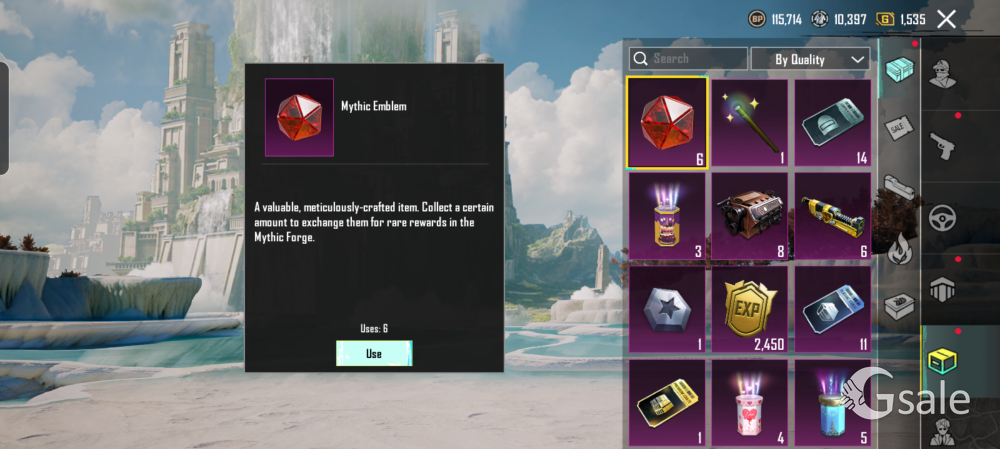Pick the engine item slot
Screen dimensions: 1000x449
750,215
